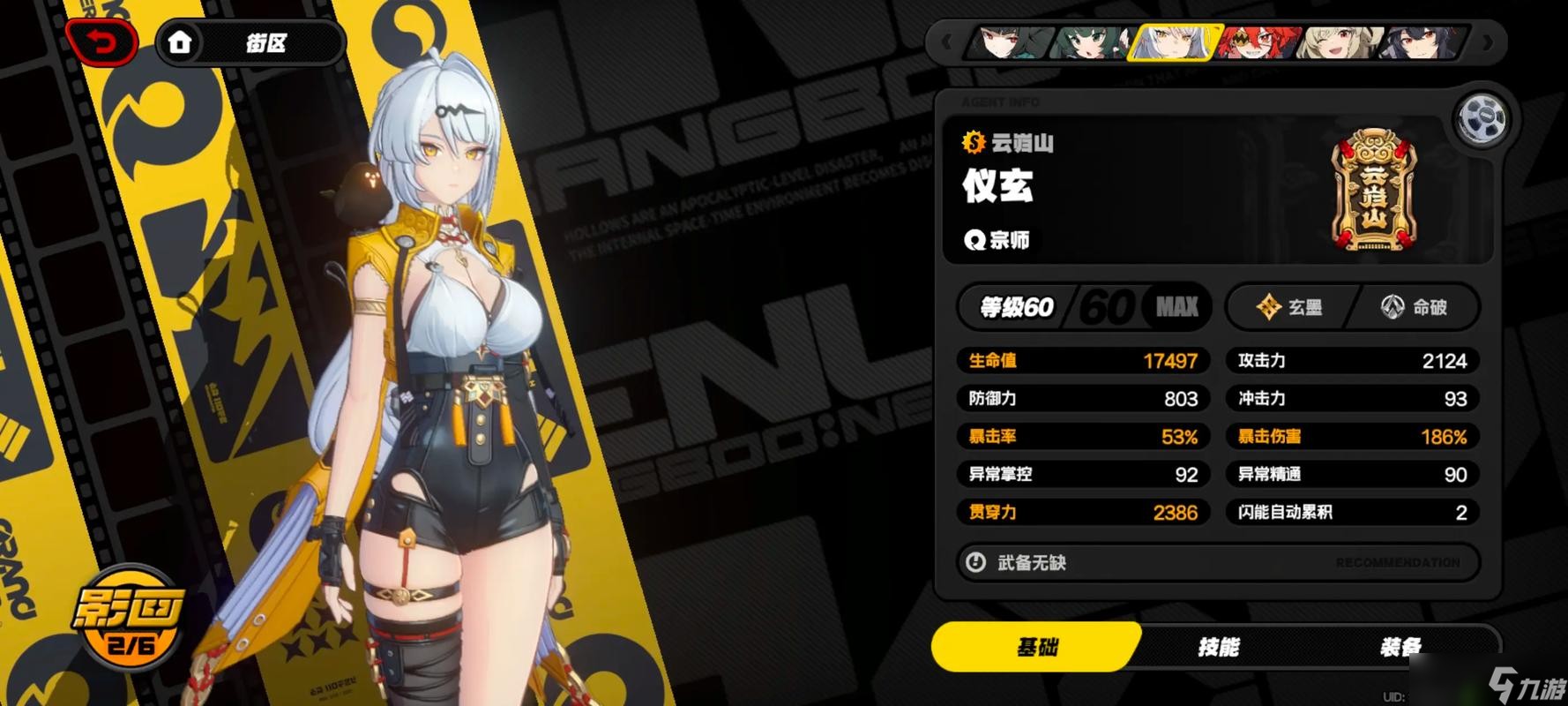Open the 等级60 level panel
The width and height of the screenshot is (1568, 706).
click(1084, 307)
